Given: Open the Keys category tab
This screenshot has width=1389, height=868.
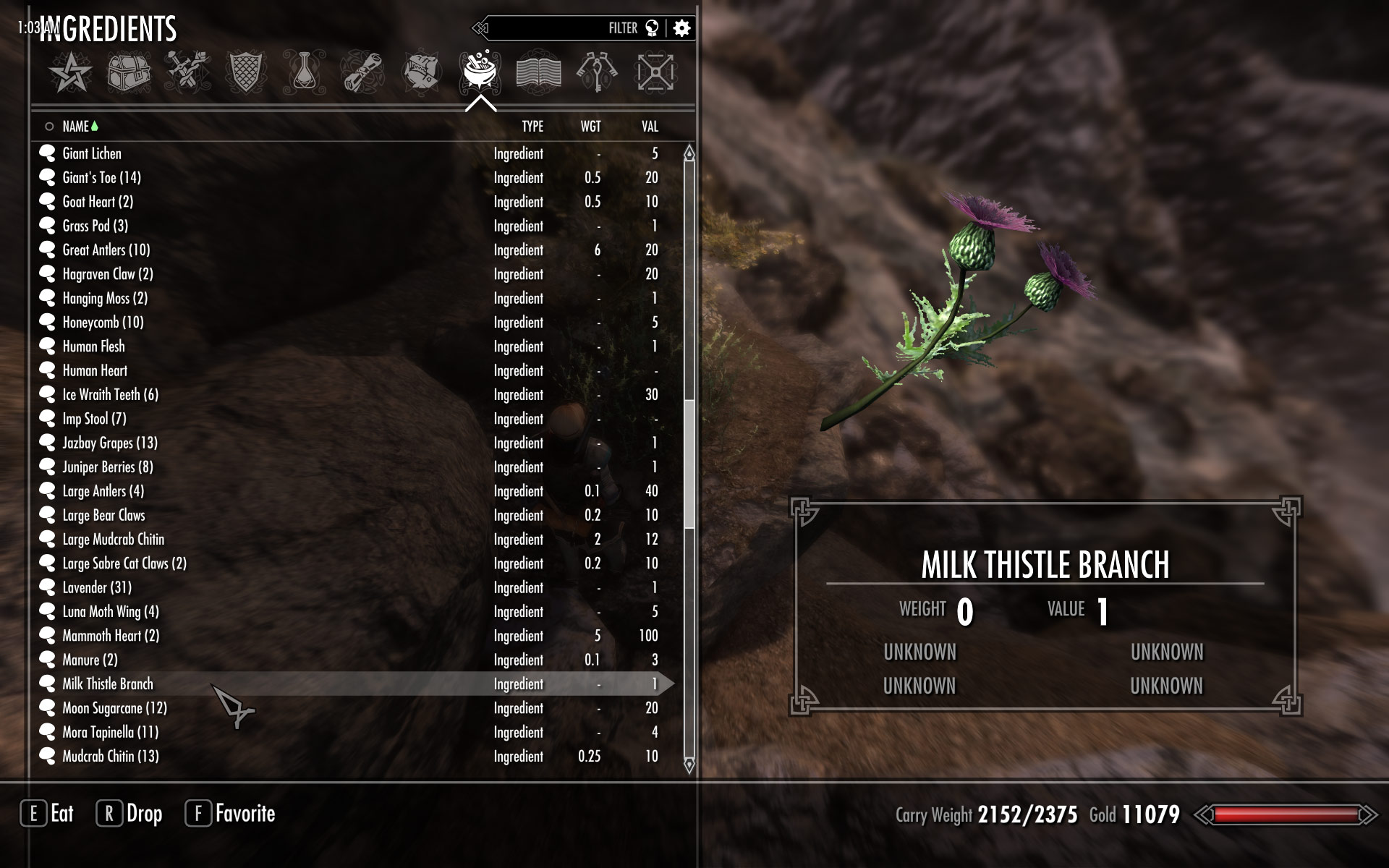Looking at the screenshot, I should (597, 73).
